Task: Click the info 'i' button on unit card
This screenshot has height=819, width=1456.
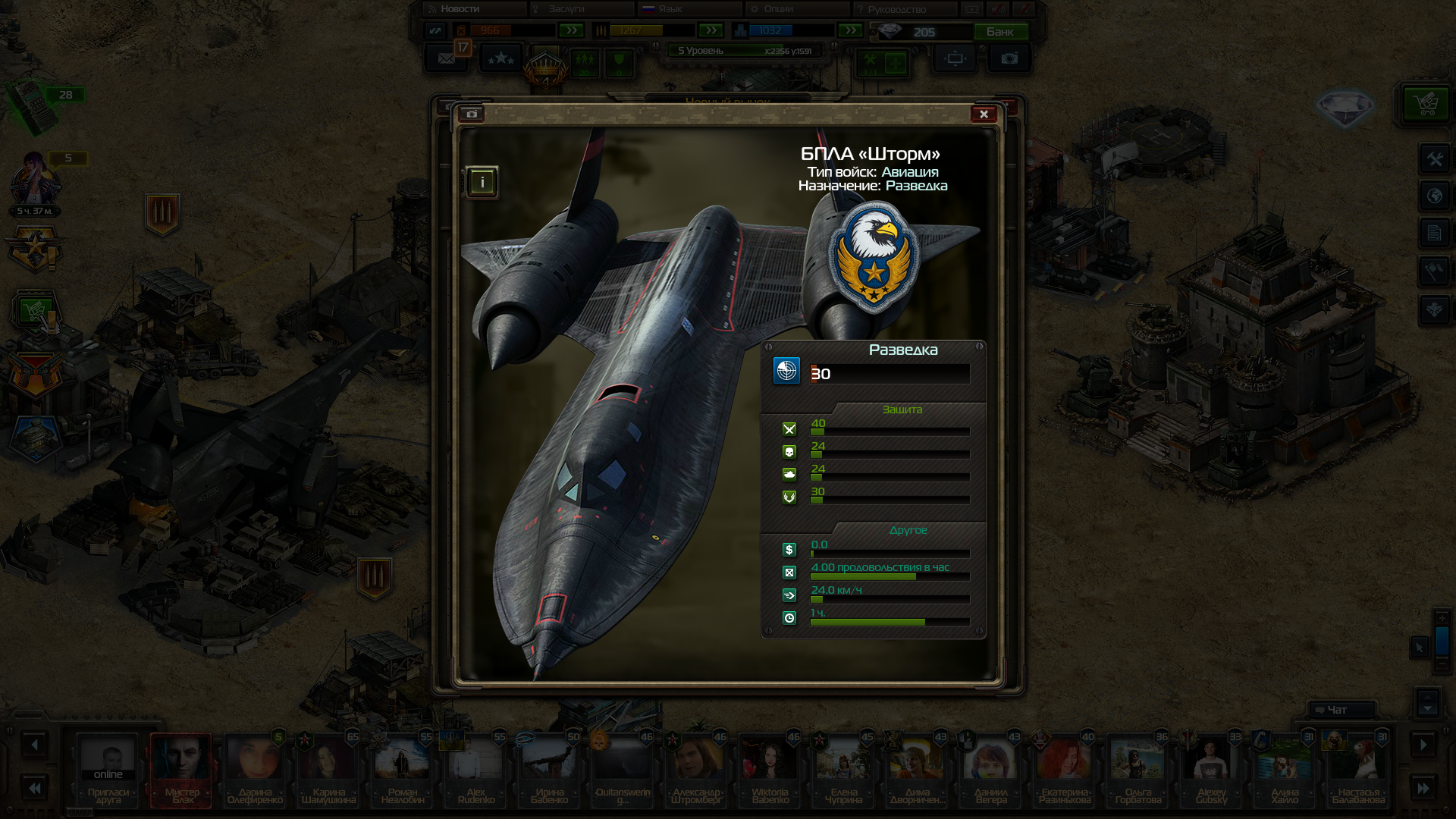Action: coord(482,182)
